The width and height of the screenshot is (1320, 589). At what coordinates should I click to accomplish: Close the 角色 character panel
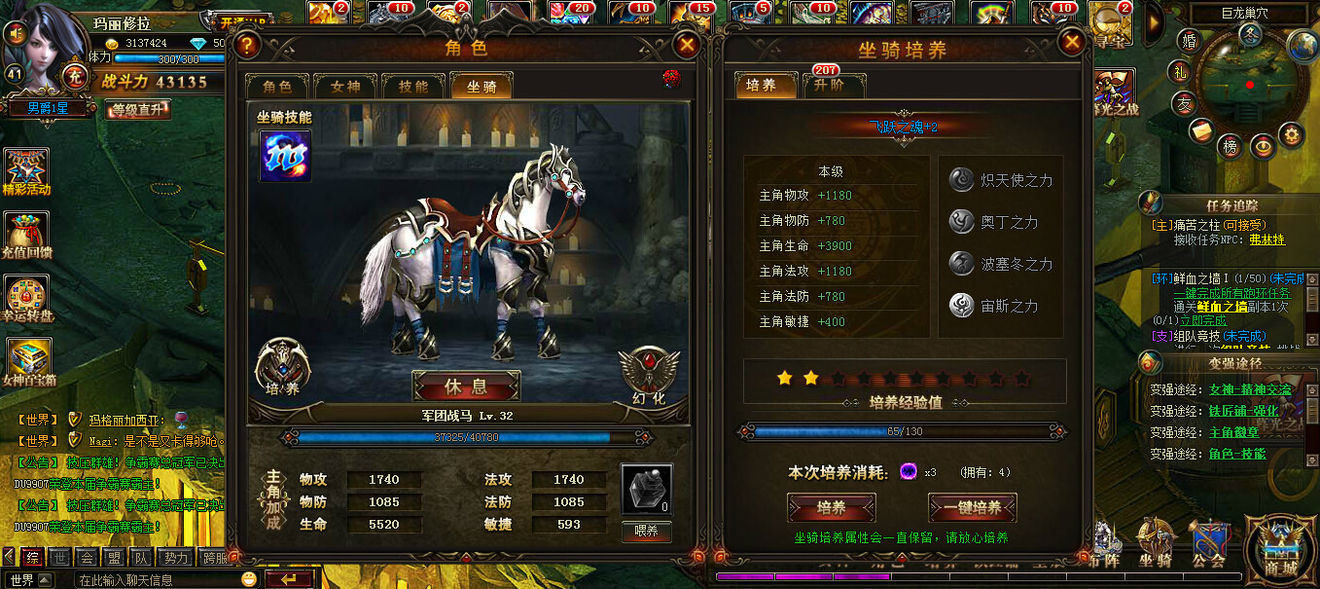click(687, 44)
